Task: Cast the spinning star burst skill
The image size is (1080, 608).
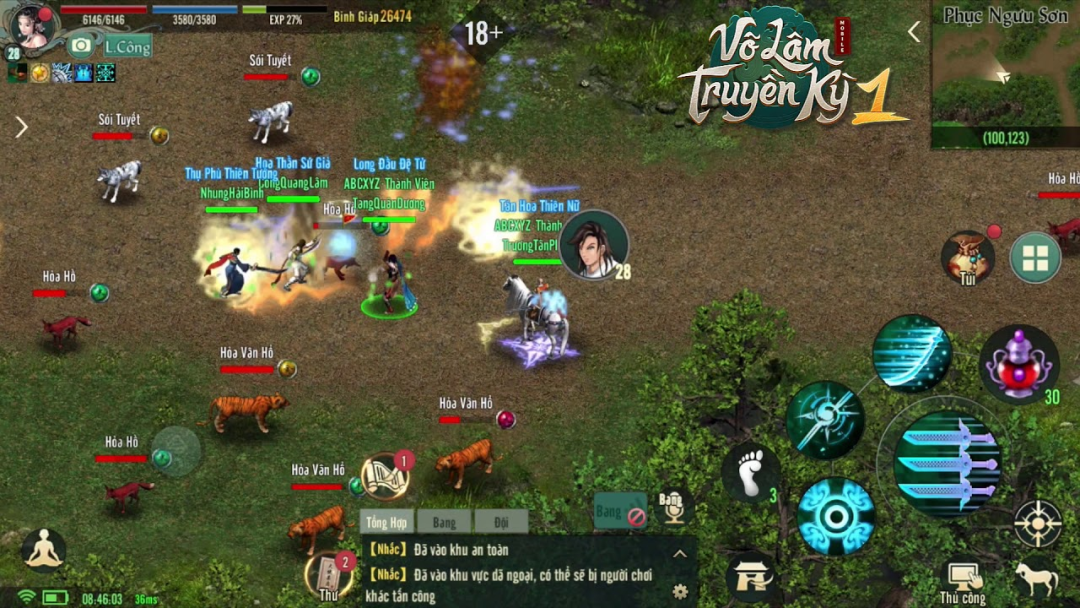Action: pos(825,420)
